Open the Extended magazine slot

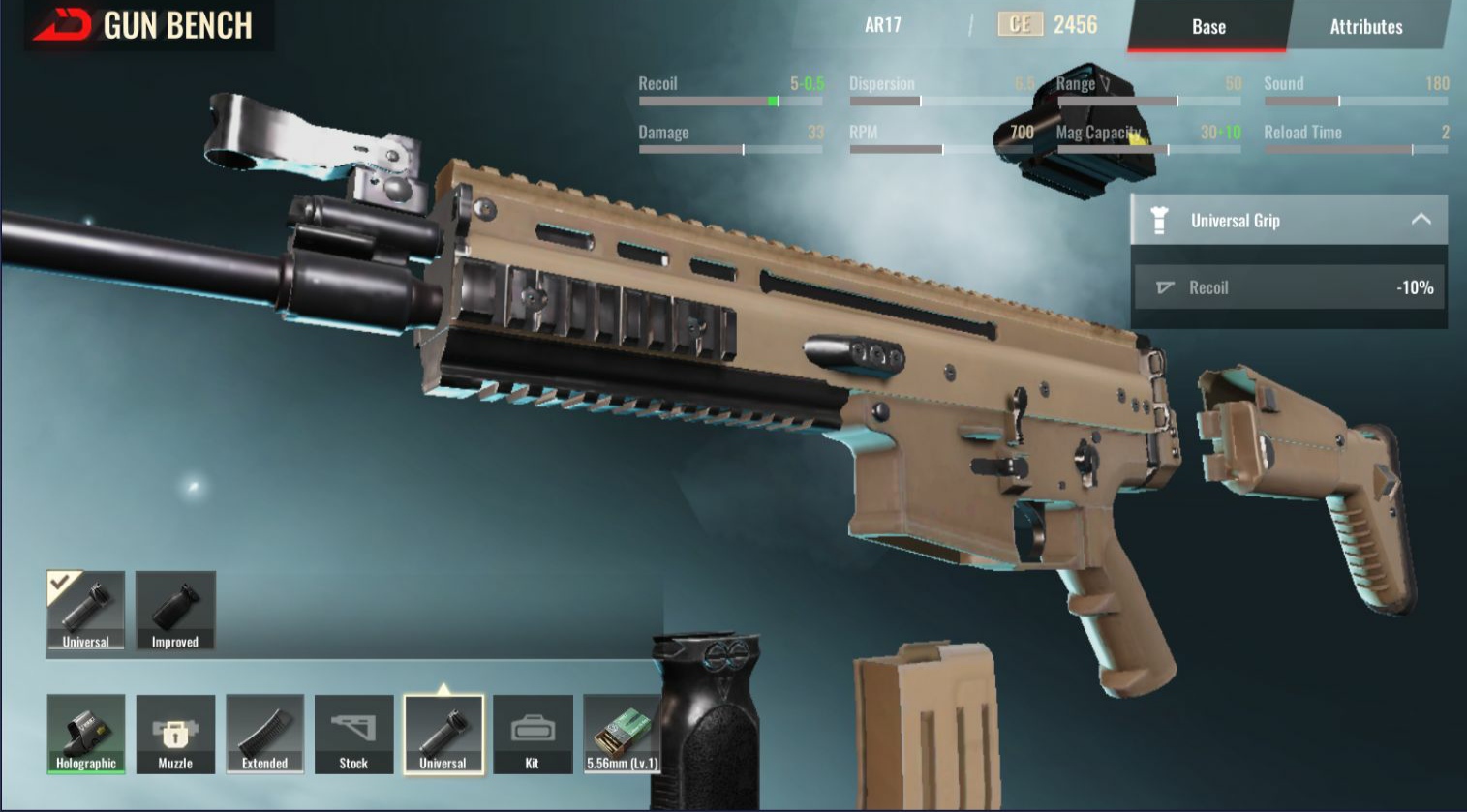(x=264, y=734)
